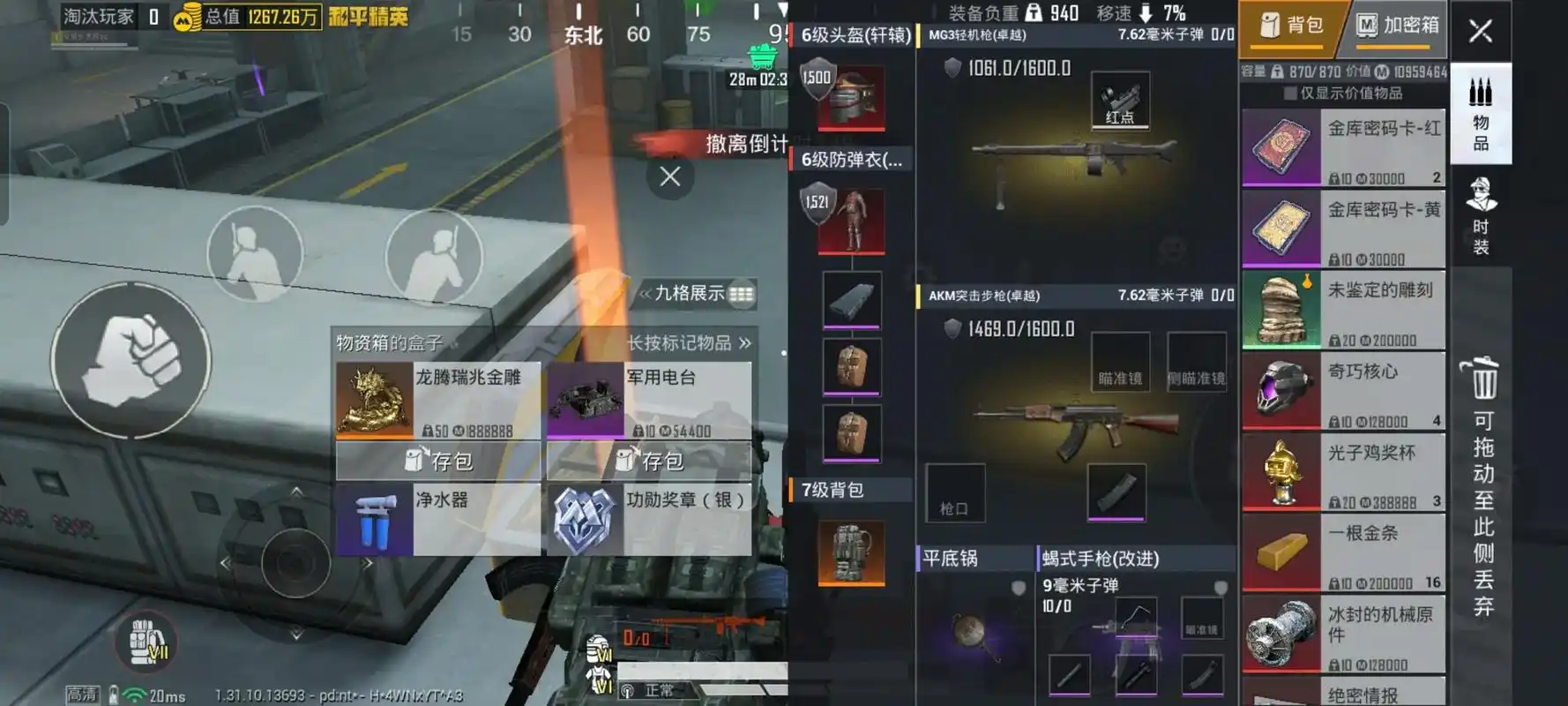Select the 红点 red dot sight attachment
Screen dimensions: 1568x706
pos(1119,101)
